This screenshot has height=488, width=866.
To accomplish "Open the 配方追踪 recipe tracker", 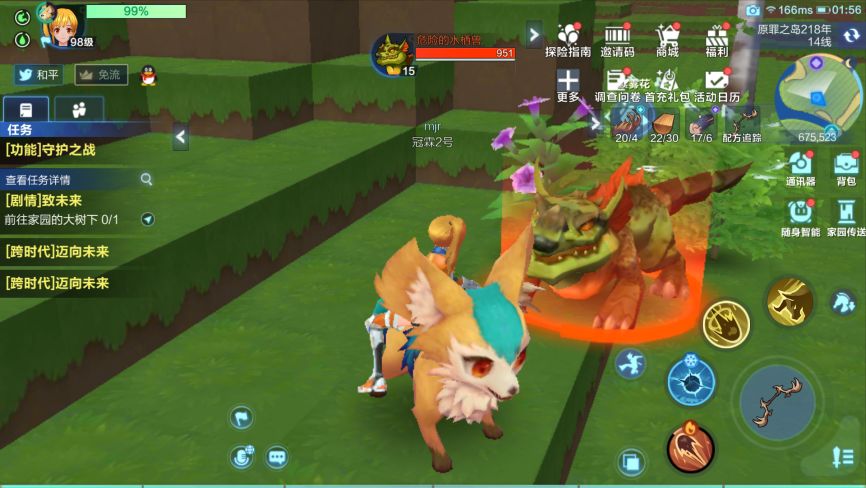I will [742, 124].
